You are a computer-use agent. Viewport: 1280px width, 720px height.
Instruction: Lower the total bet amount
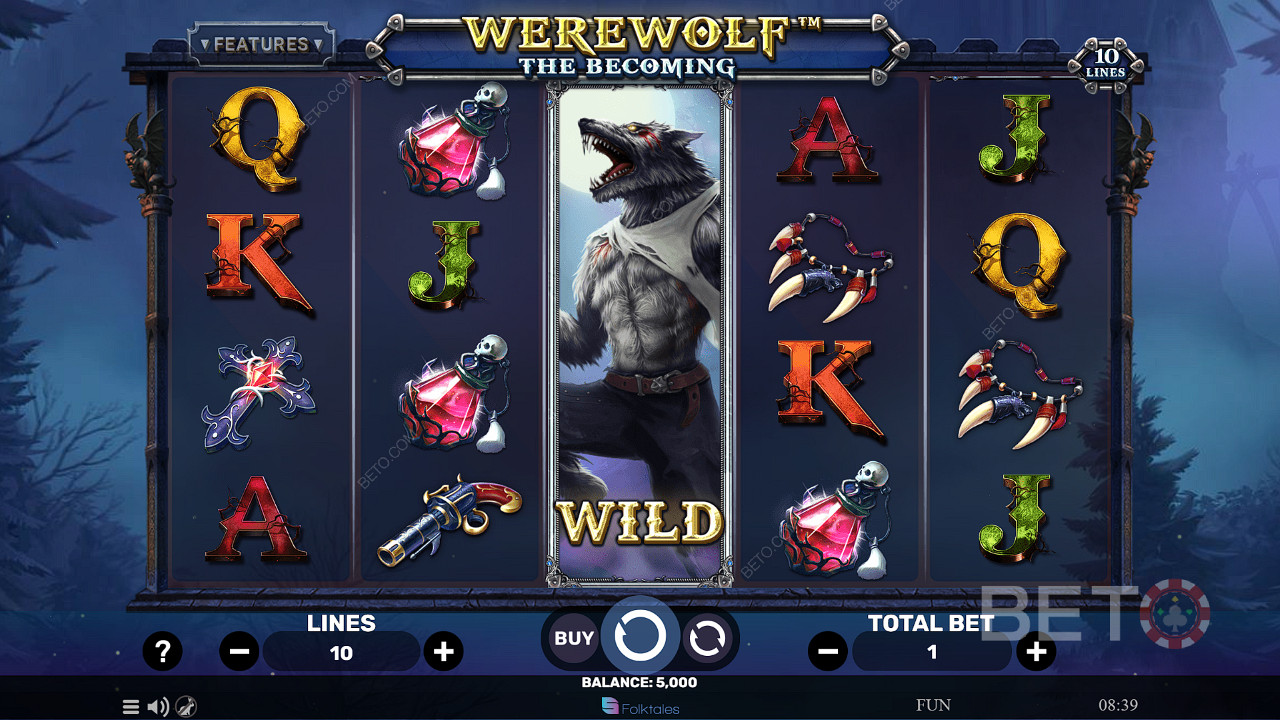pyautogui.click(x=828, y=652)
